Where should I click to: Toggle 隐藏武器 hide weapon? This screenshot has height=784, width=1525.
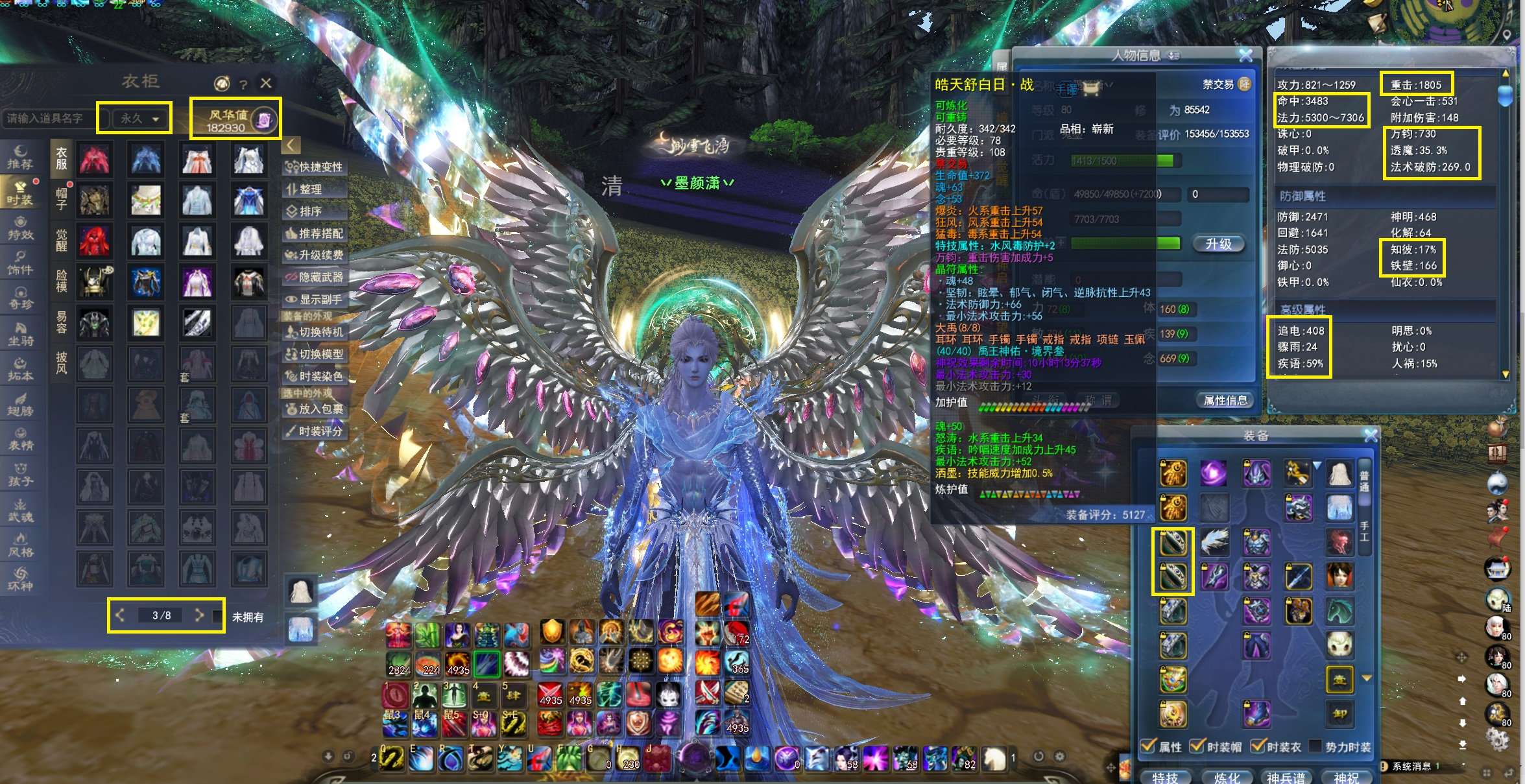point(315,278)
